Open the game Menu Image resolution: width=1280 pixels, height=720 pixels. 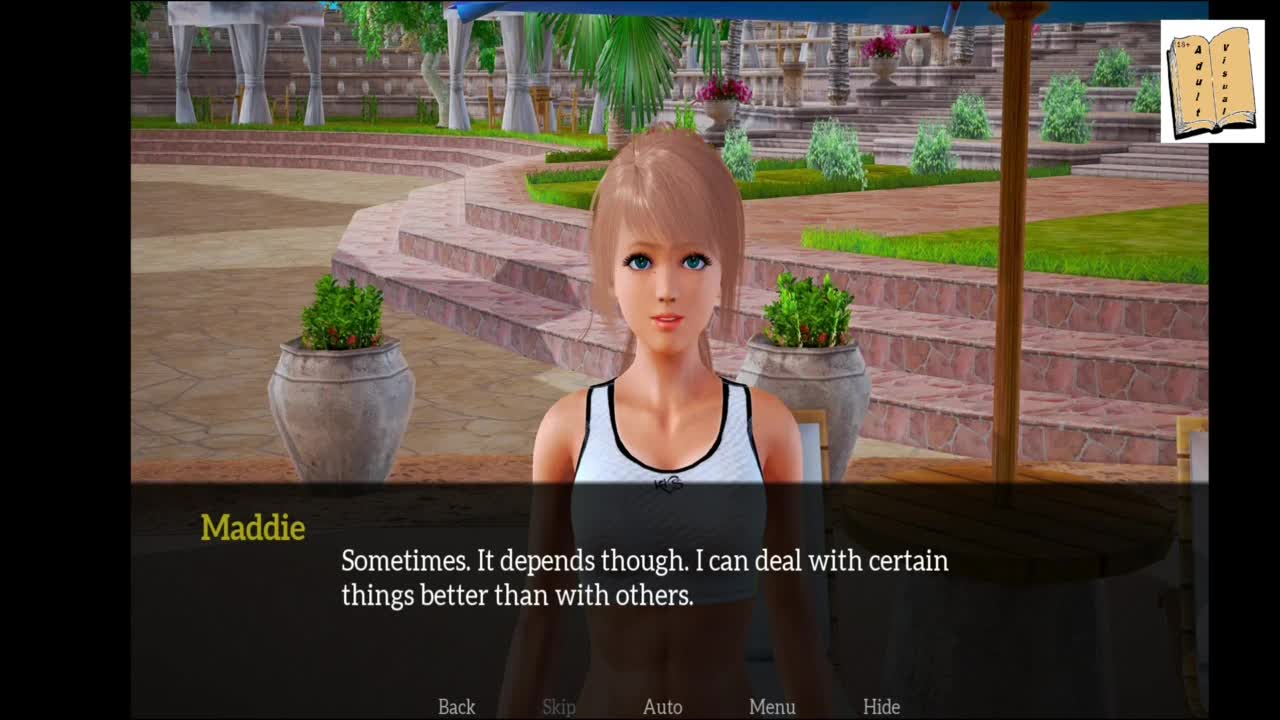[x=772, y=707]
